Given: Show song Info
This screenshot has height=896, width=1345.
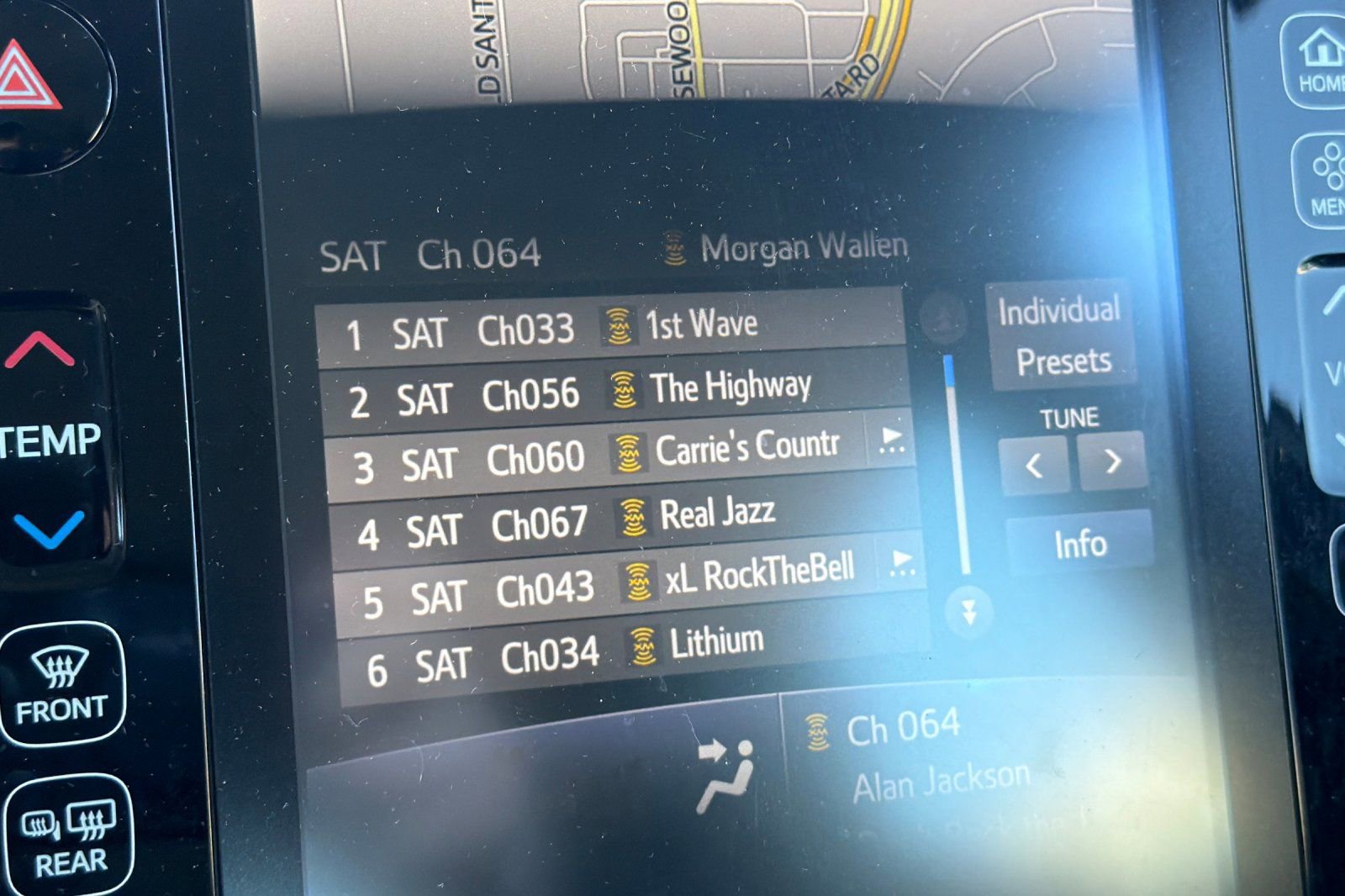Looking at the screenshot, I should (1080, 544).
